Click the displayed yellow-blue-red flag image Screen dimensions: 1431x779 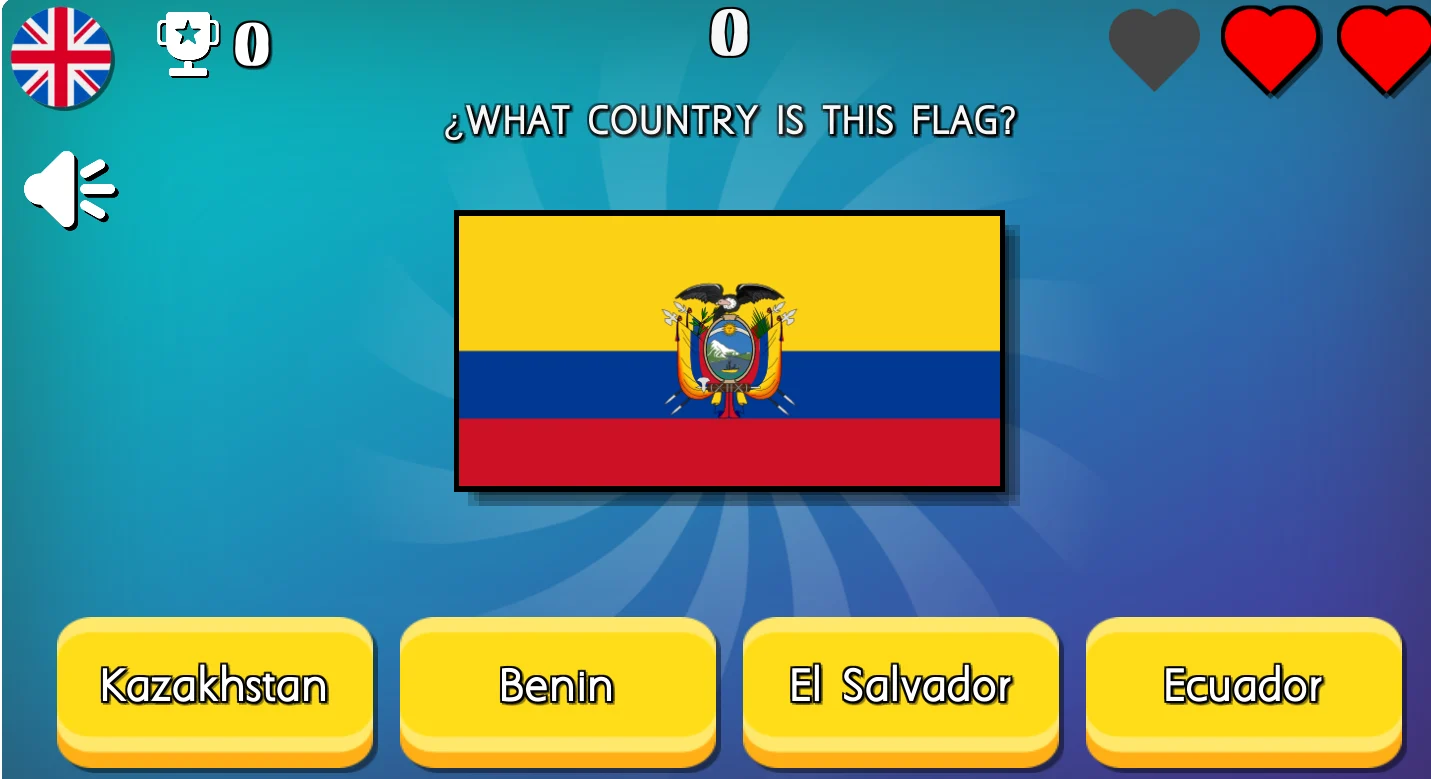point(728,349)
